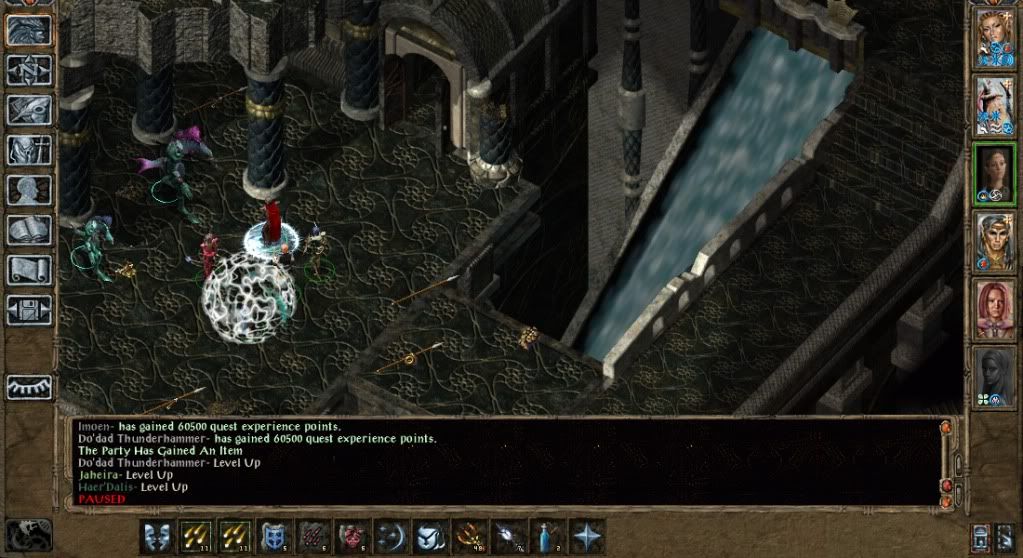
Task: Open the mage spellbook button
Action: pyautogui.click(x=29, y=229)
